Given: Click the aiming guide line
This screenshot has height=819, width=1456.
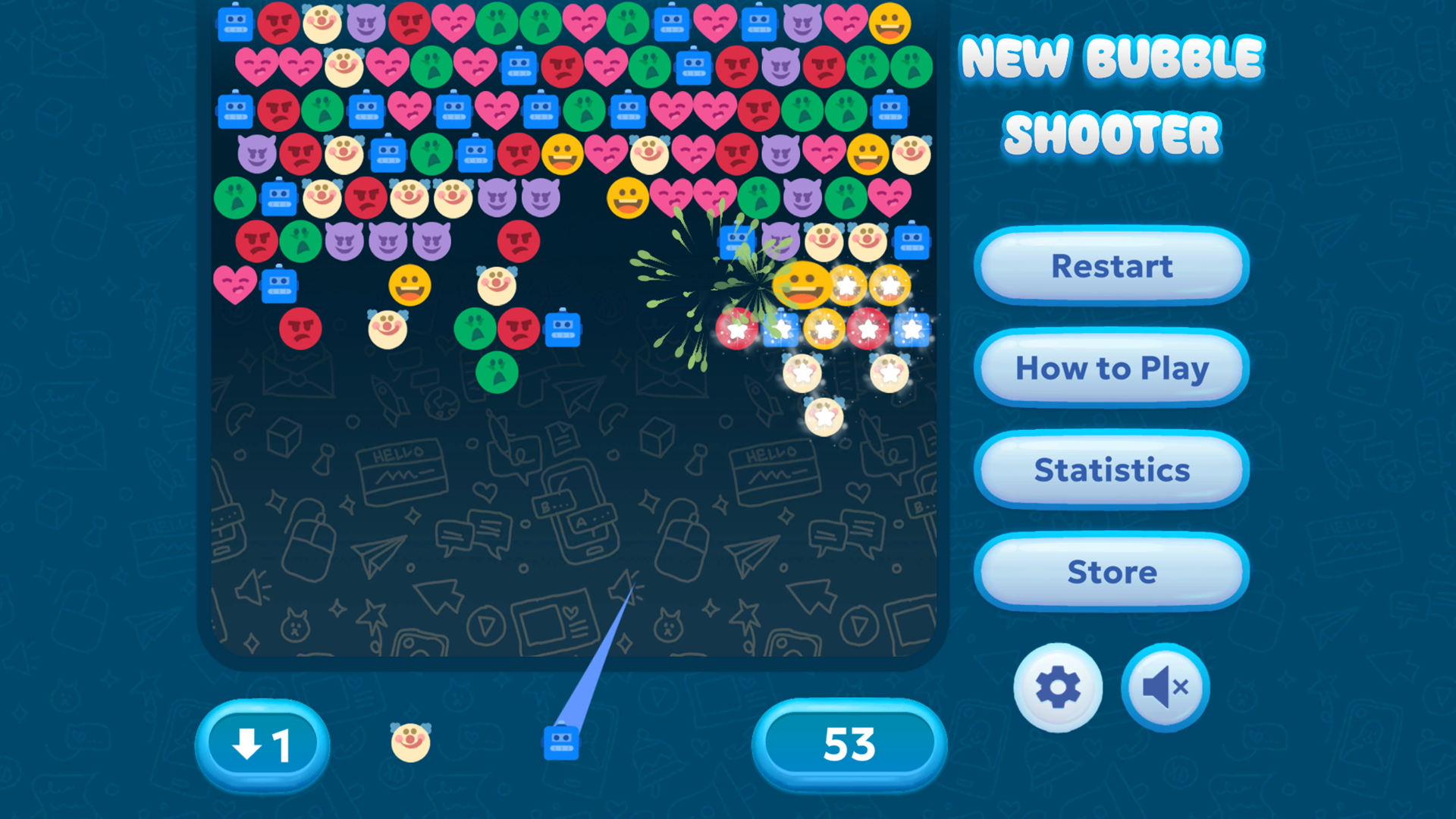Looking at the screenshot, I should pyautogui.click(x=599, y=645).
